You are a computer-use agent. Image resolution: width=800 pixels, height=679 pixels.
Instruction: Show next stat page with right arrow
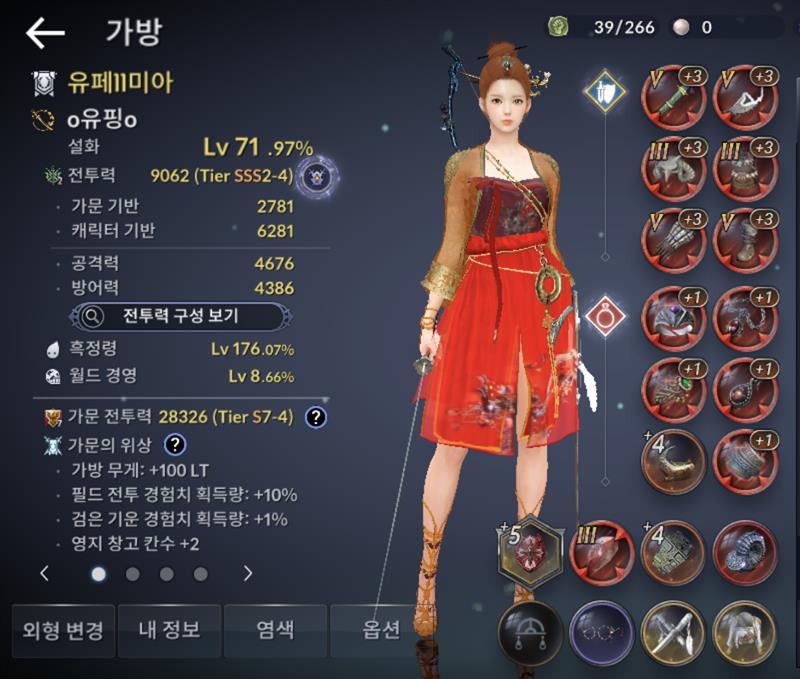click(x=248, y=574)
